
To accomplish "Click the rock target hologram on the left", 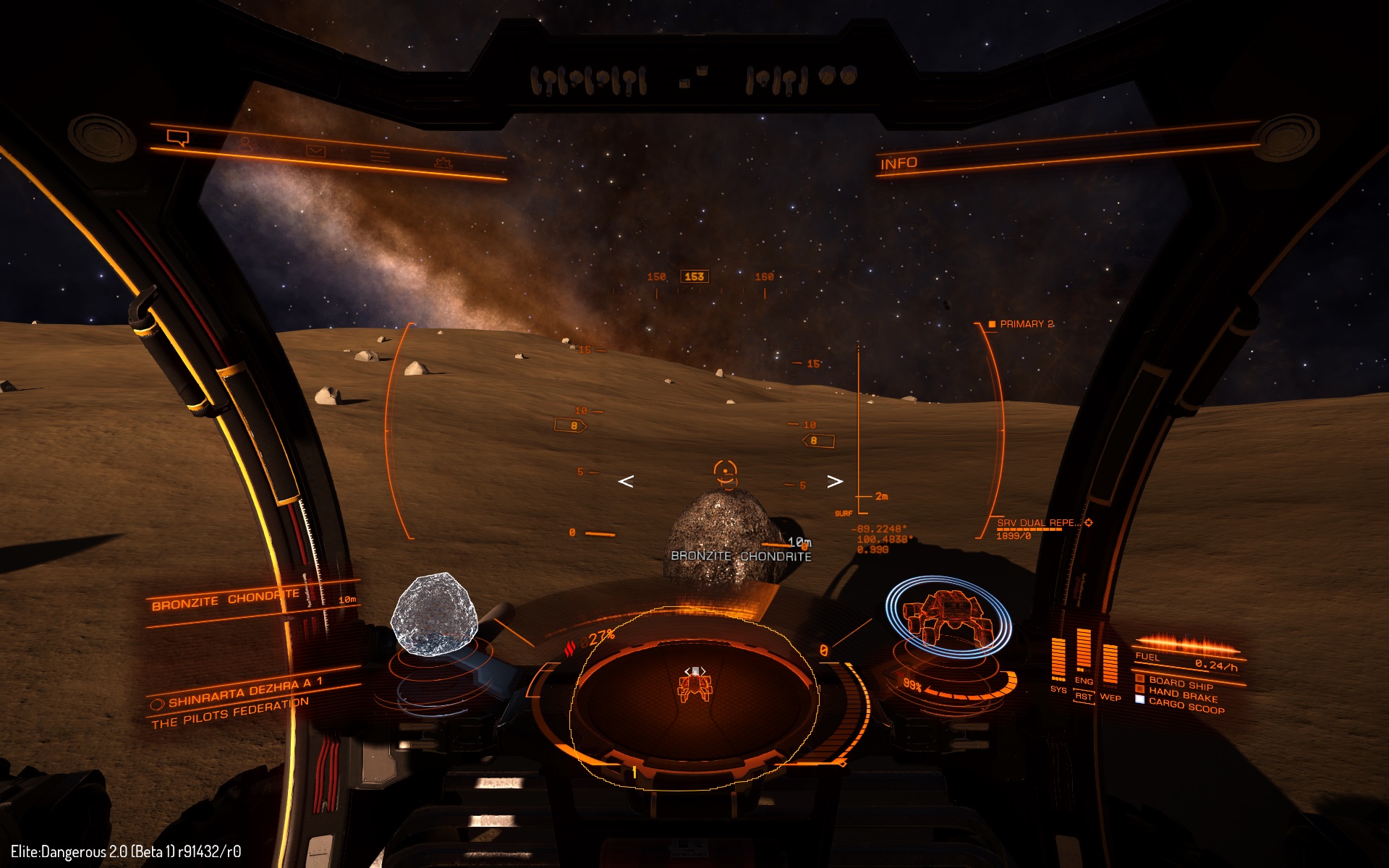I will point(434,613).
